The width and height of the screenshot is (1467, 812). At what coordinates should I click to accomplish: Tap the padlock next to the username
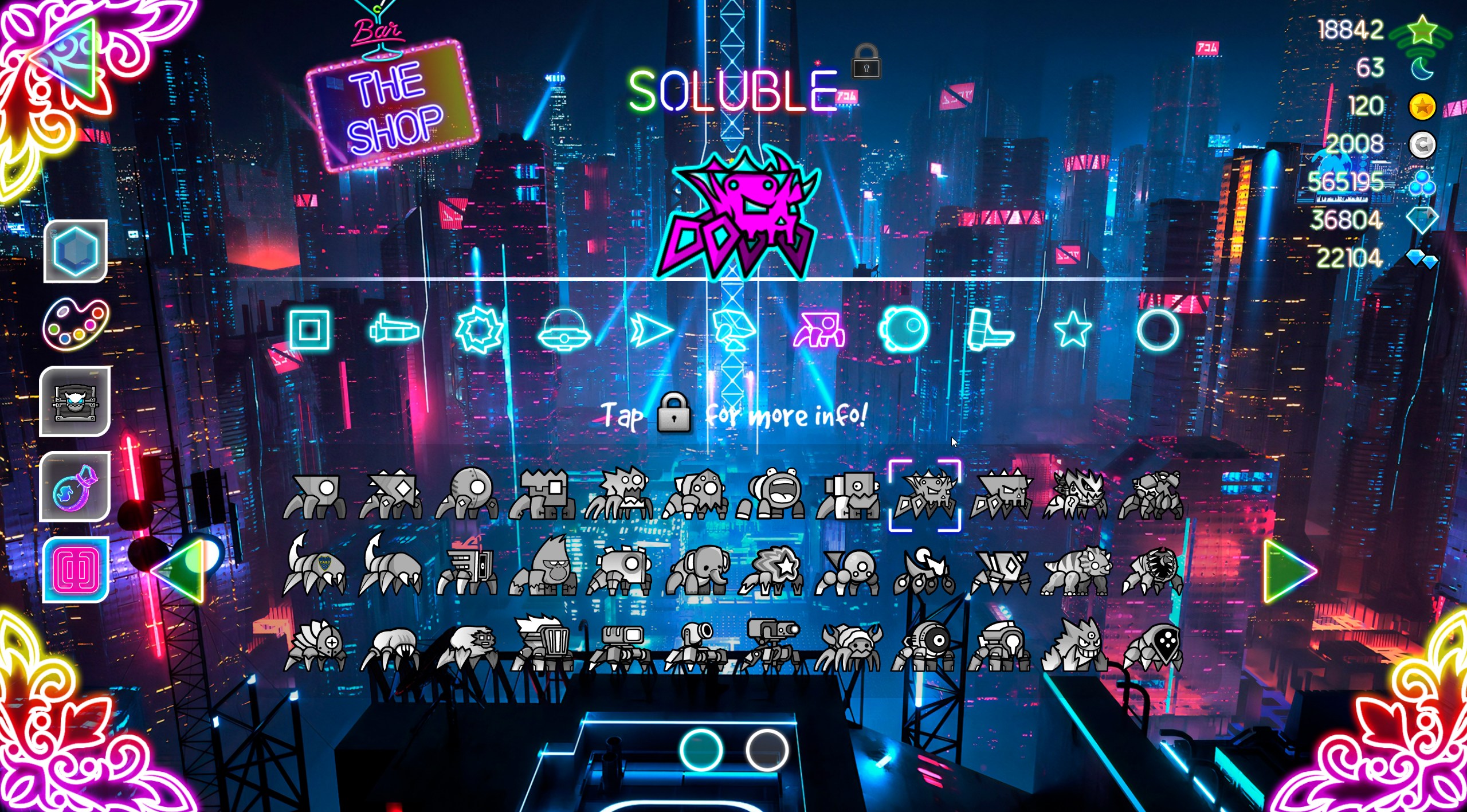tap(866, 62)
